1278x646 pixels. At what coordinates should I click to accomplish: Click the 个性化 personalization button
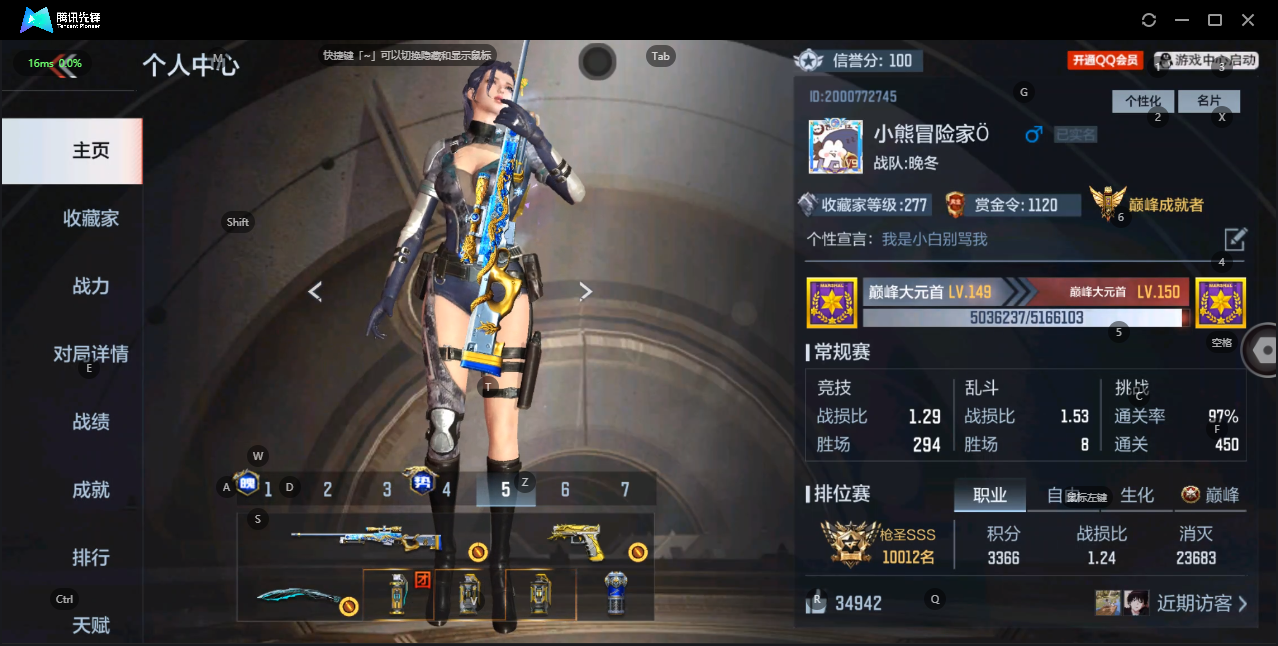(1142, 101)
